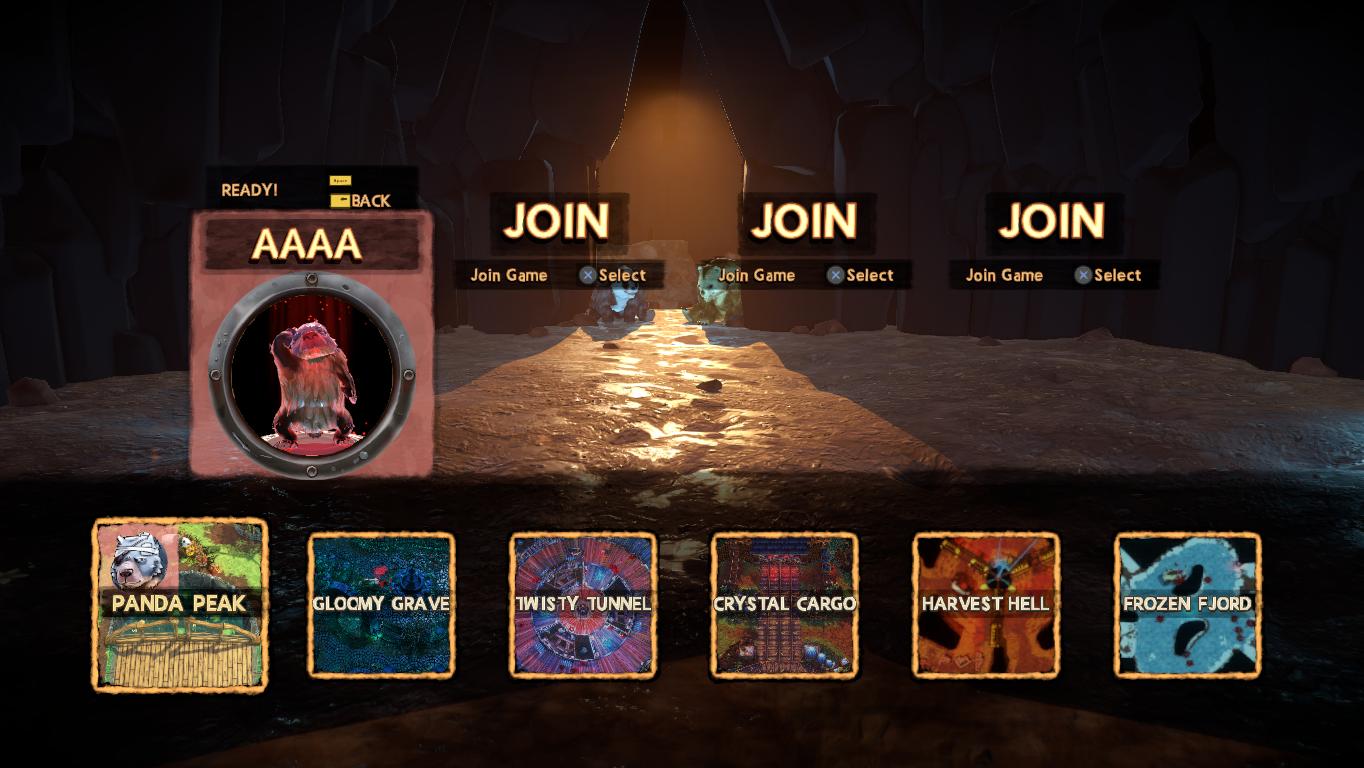
Task: Pick the Twisty Tunnel level
Action: (583, 604)
